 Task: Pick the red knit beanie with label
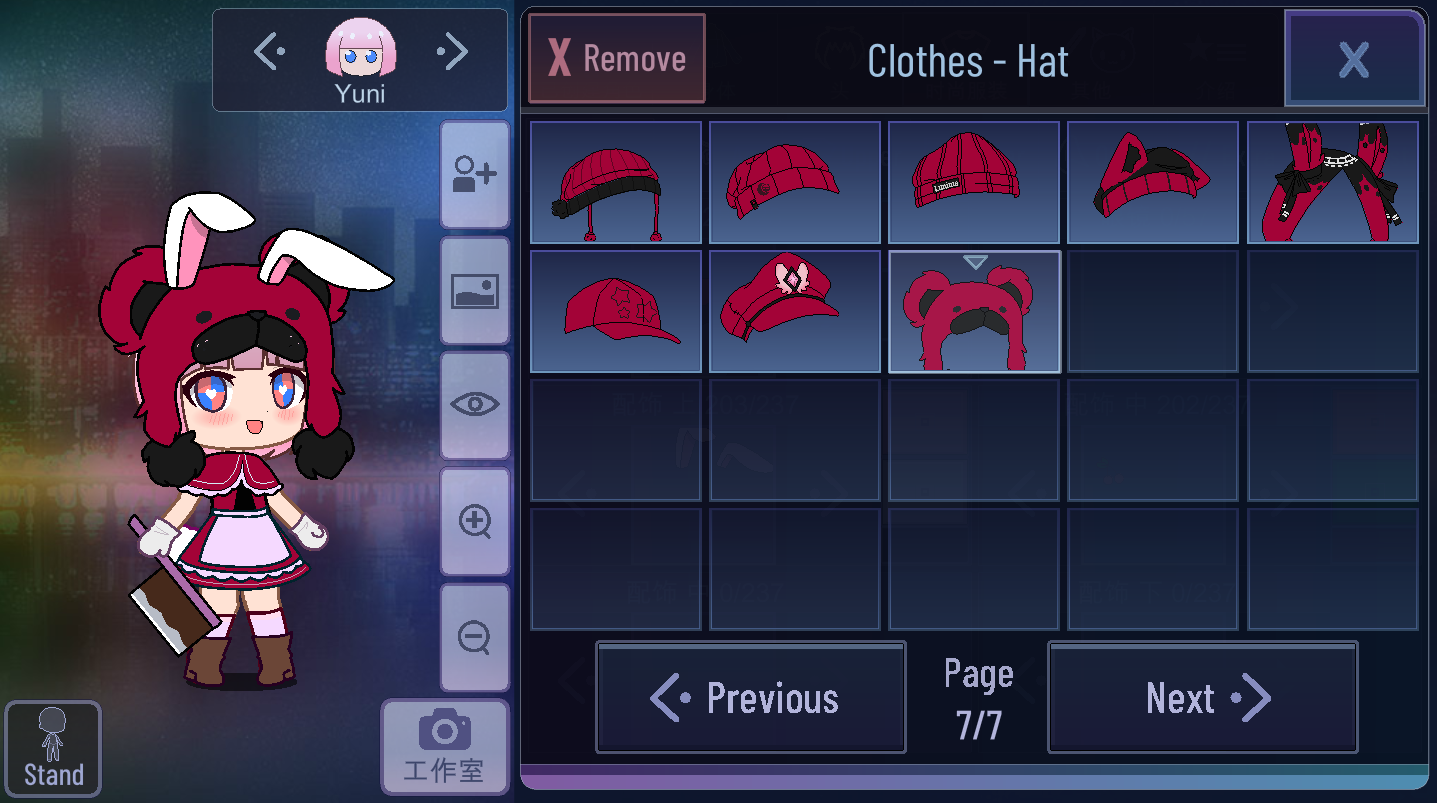click(974, 183)
